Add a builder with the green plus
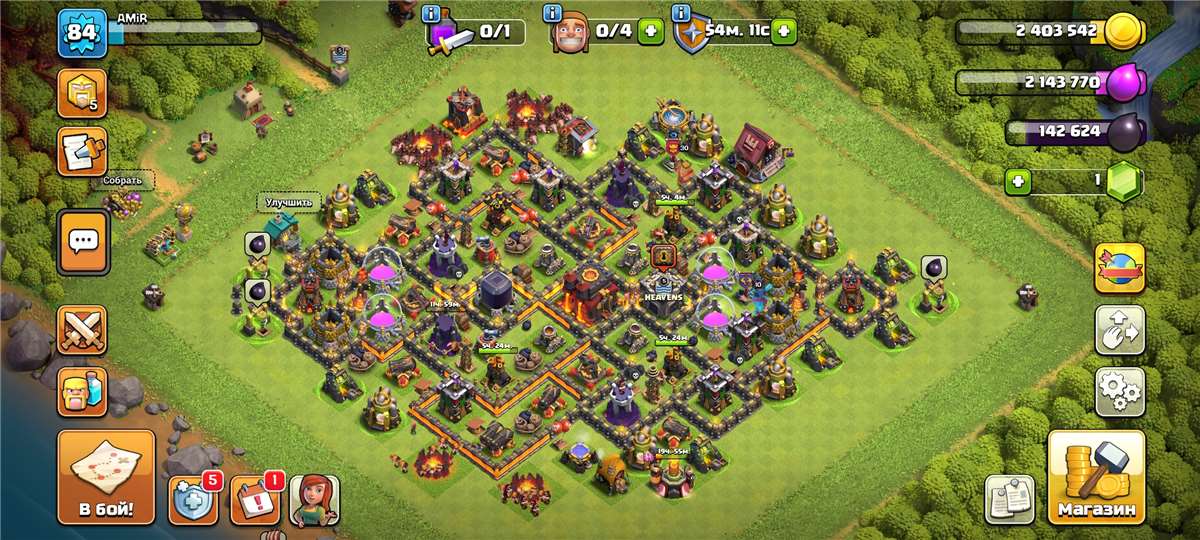Image resolution: width=1200 pixels, height=540 pixels. (x=650, y=32)
